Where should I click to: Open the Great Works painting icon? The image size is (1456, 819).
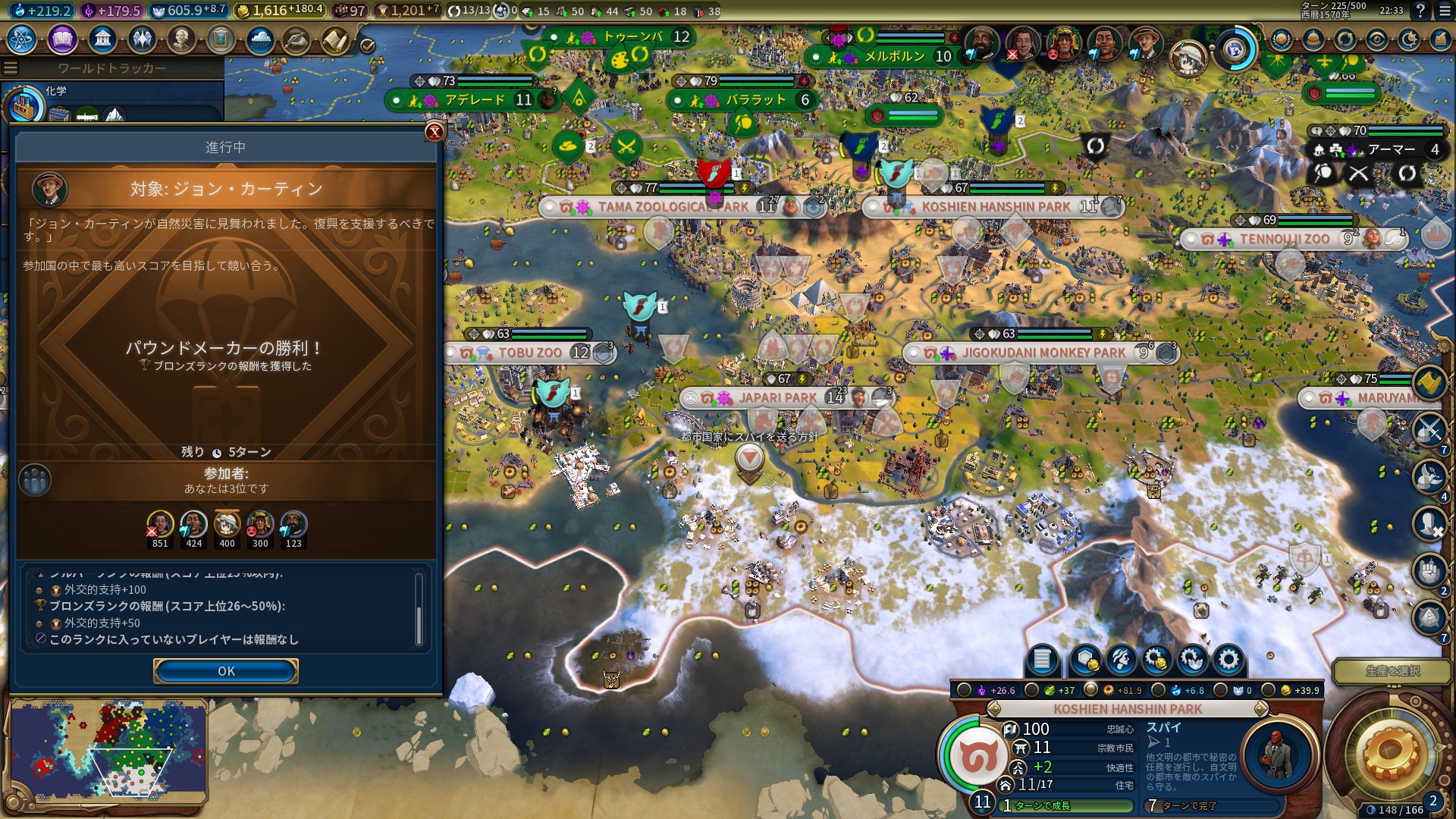tap(221, 39)
